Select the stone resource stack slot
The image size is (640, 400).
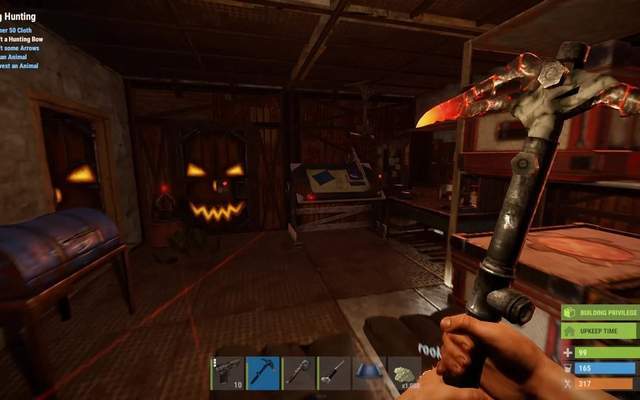tap(404, 373)
